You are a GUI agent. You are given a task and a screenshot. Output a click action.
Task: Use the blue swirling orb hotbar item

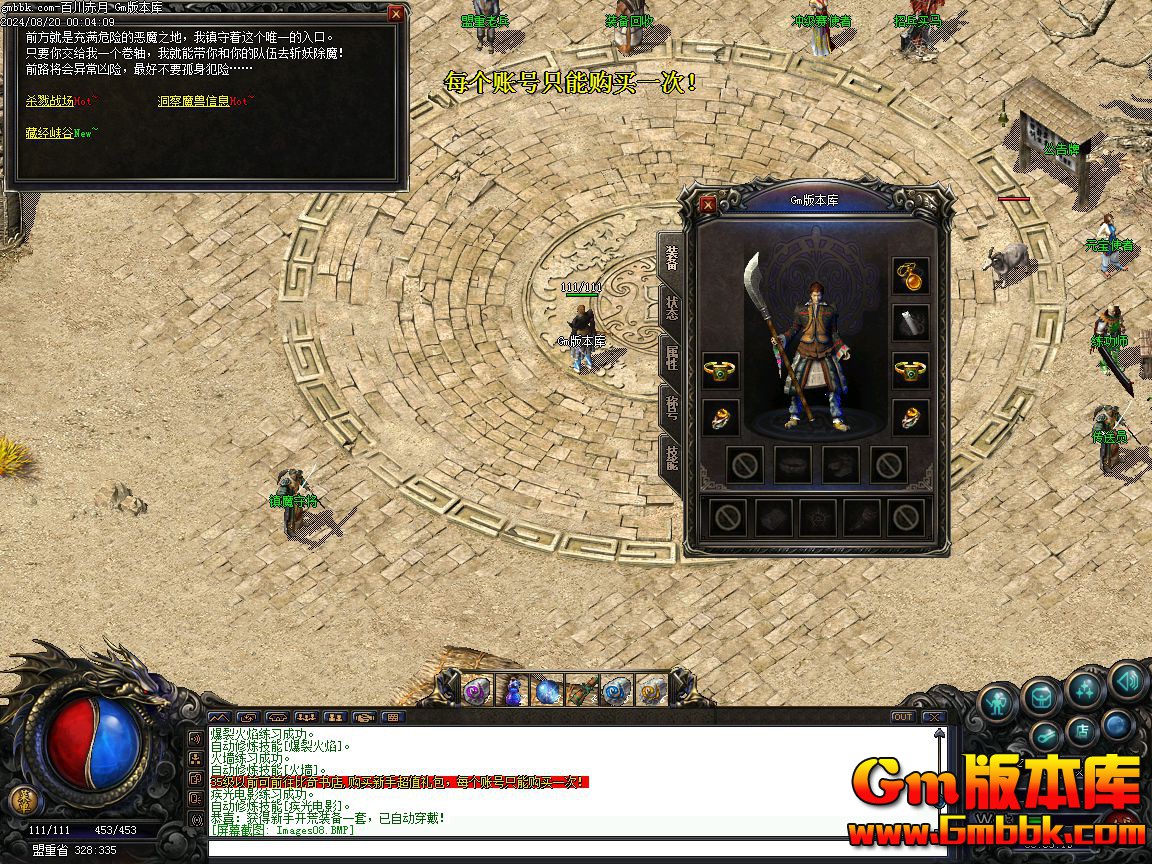point(547,690)
